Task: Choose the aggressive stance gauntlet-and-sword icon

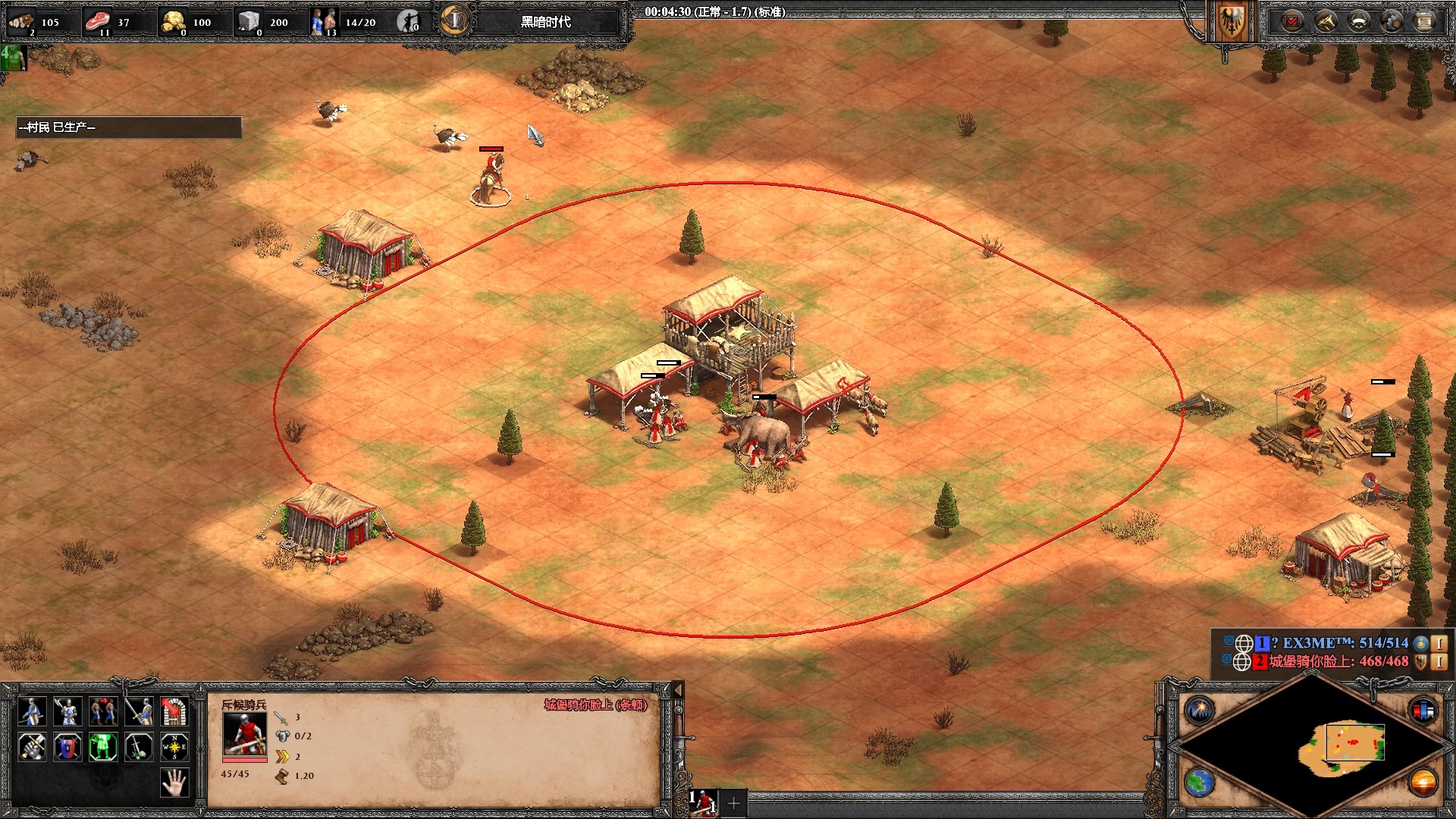Action: (32, 748)
